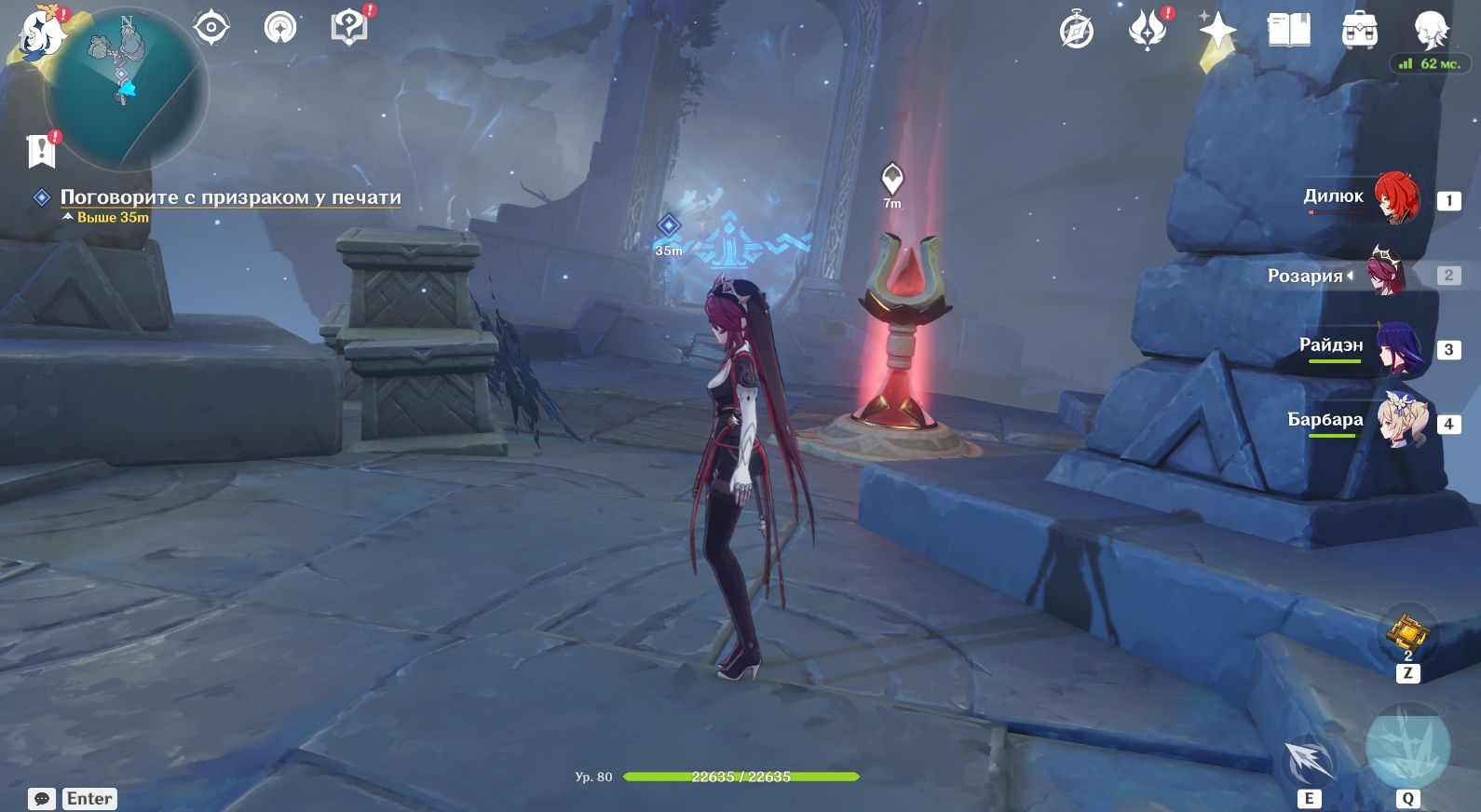Activate the elemental burst icon
This screenshot has height=812, width=1481.
click(1406, 748)
